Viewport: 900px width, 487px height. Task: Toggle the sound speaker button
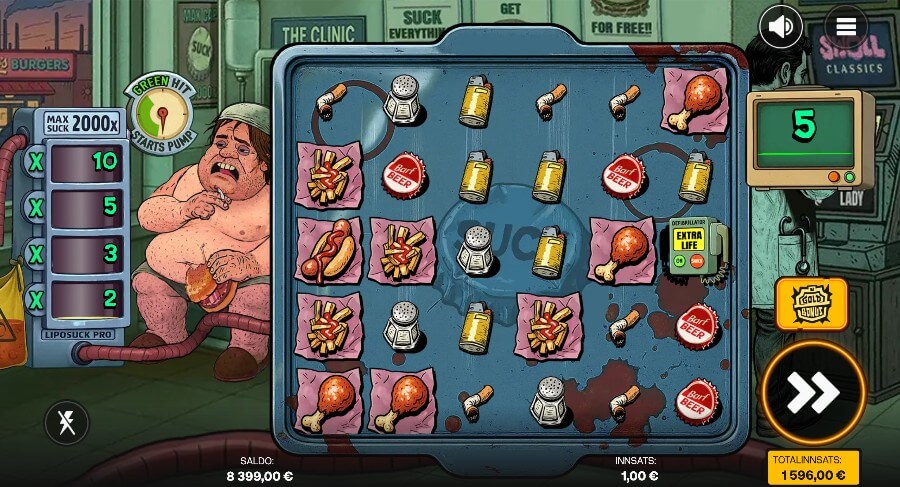pyautogui.click(x=781, y=27)
